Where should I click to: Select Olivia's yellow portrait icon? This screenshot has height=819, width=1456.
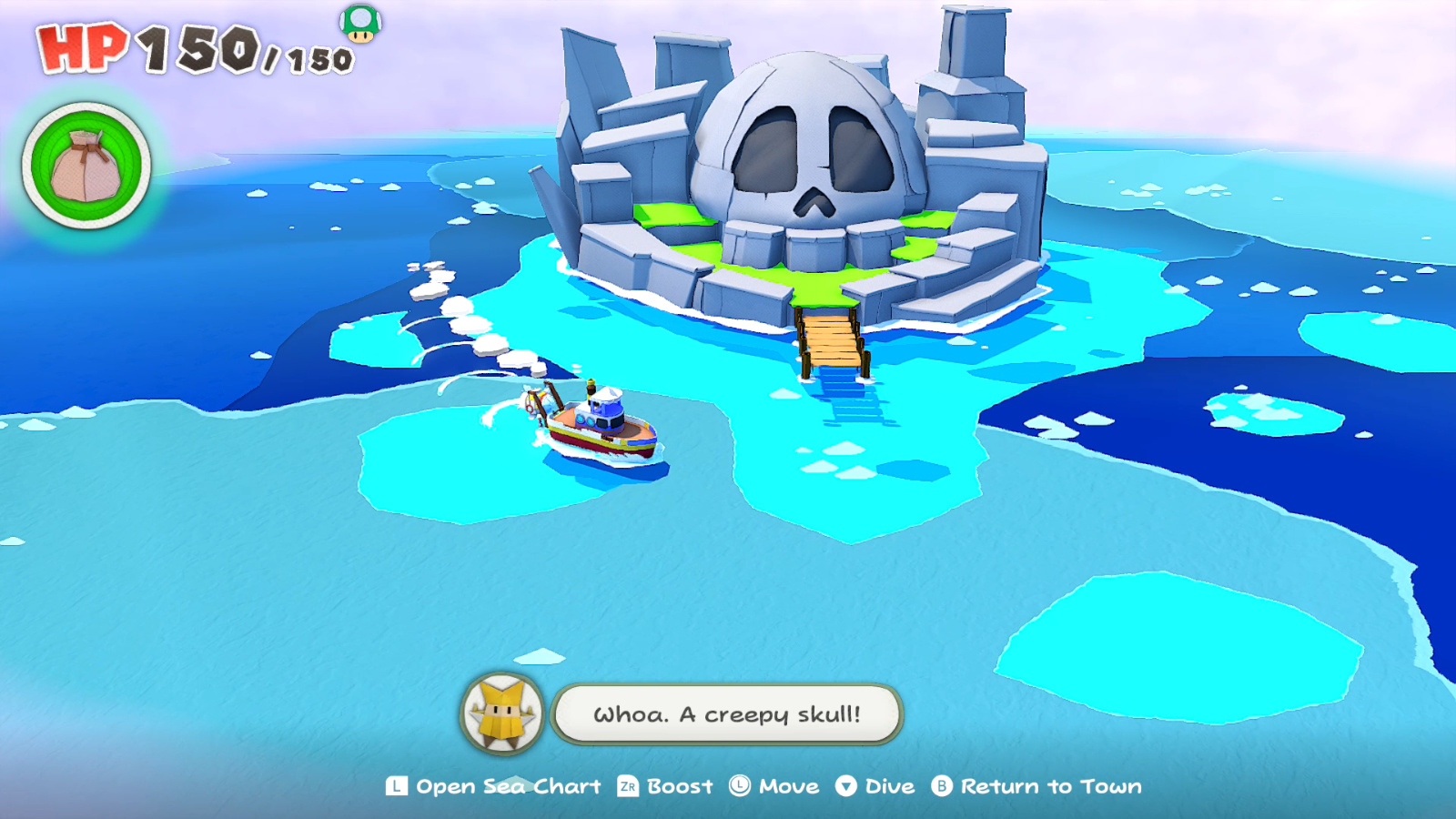coord(502,714)
